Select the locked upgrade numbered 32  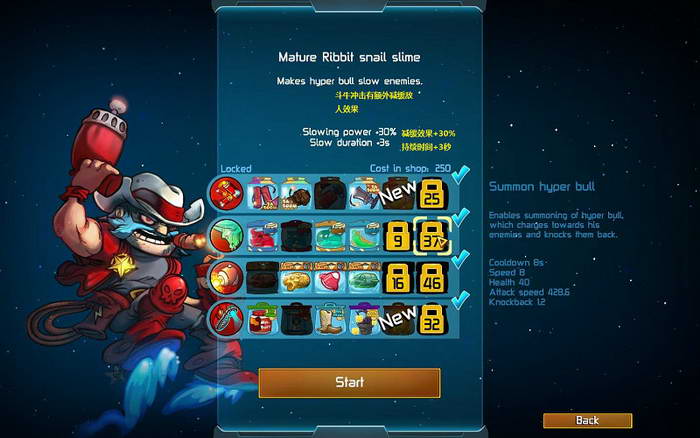(433, 320)
